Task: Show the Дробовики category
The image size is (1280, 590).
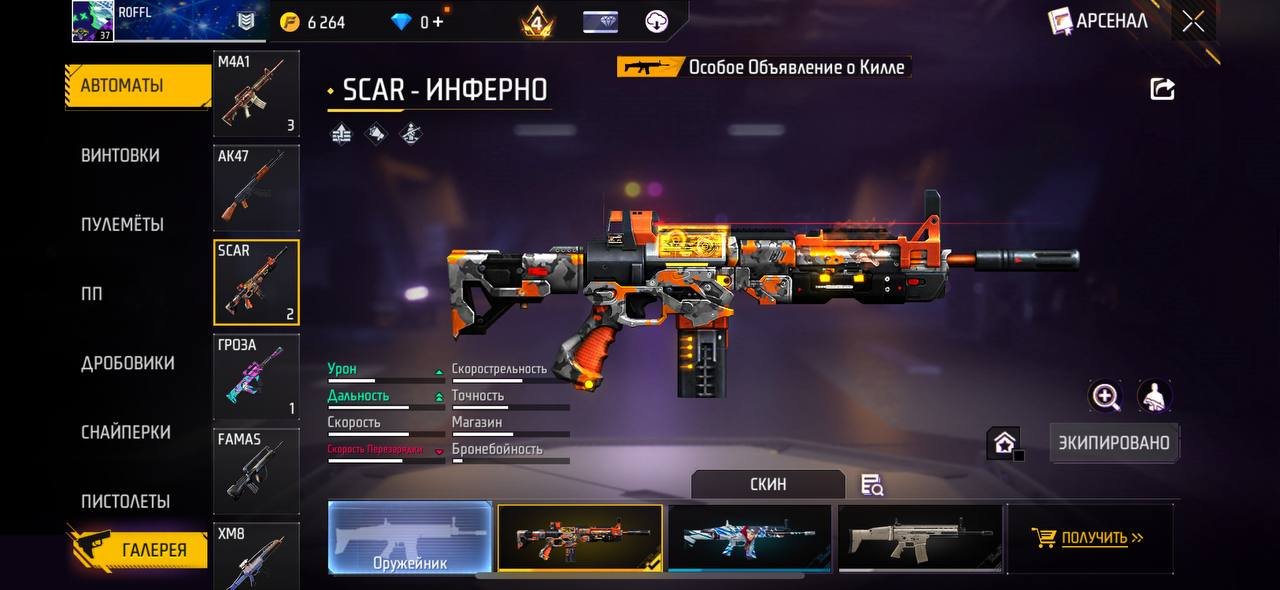Action: (x=127, y=363)
